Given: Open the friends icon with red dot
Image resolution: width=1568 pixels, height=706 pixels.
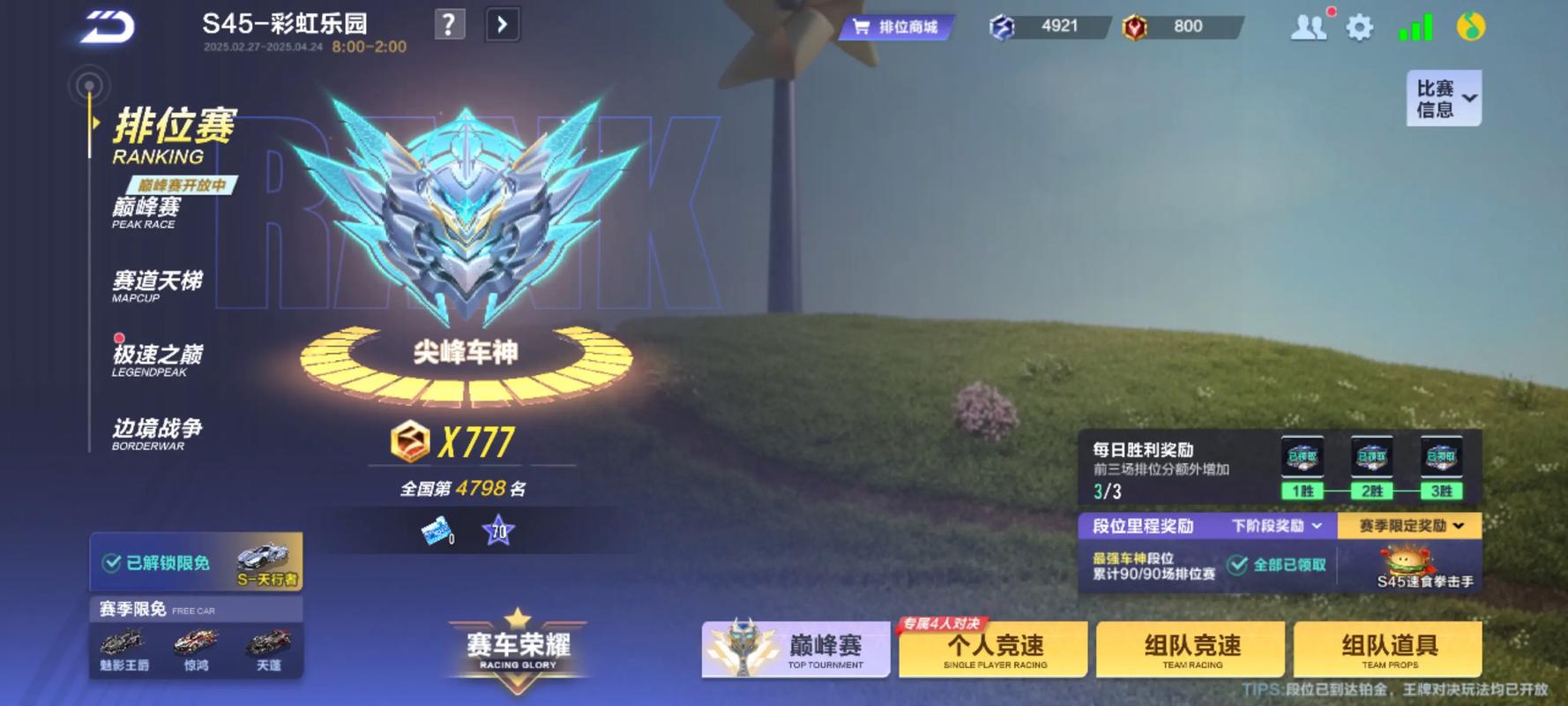Looking at the screenshot, I should pyautogui.click(x=1309, y=26).
